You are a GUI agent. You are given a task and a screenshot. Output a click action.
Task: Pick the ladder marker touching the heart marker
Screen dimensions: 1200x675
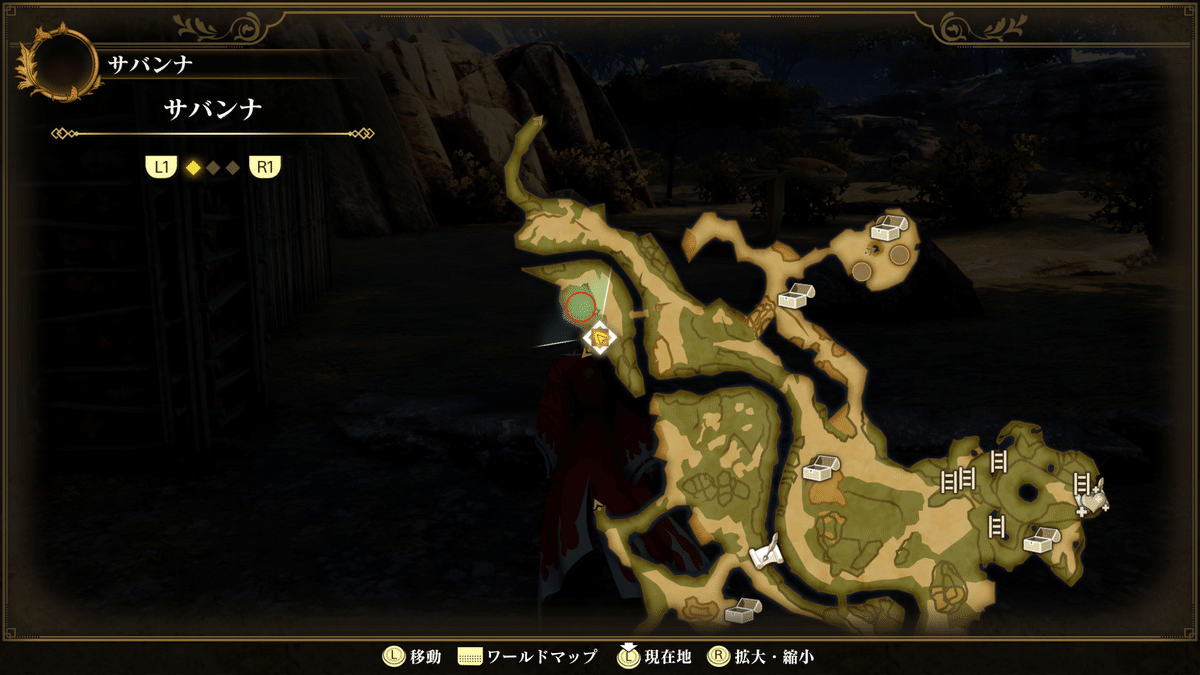click(x=1081, y=484)
